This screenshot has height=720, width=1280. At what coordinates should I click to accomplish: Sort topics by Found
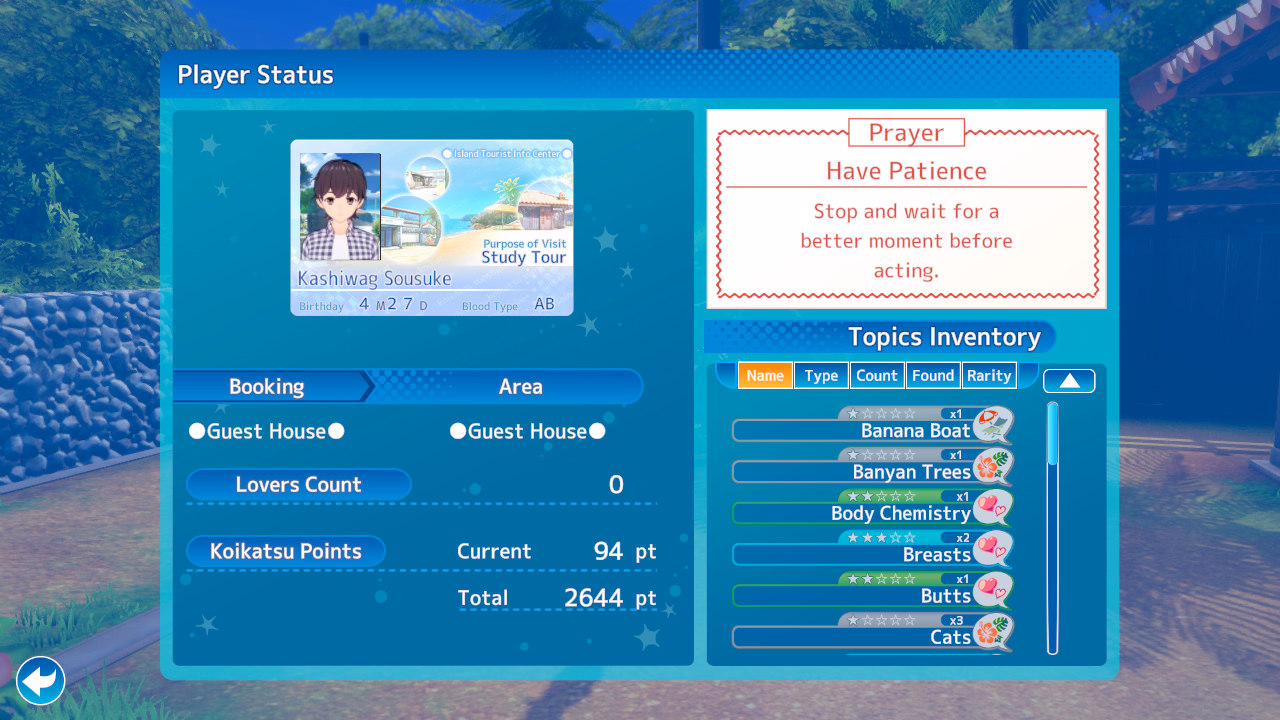[933, 376]
